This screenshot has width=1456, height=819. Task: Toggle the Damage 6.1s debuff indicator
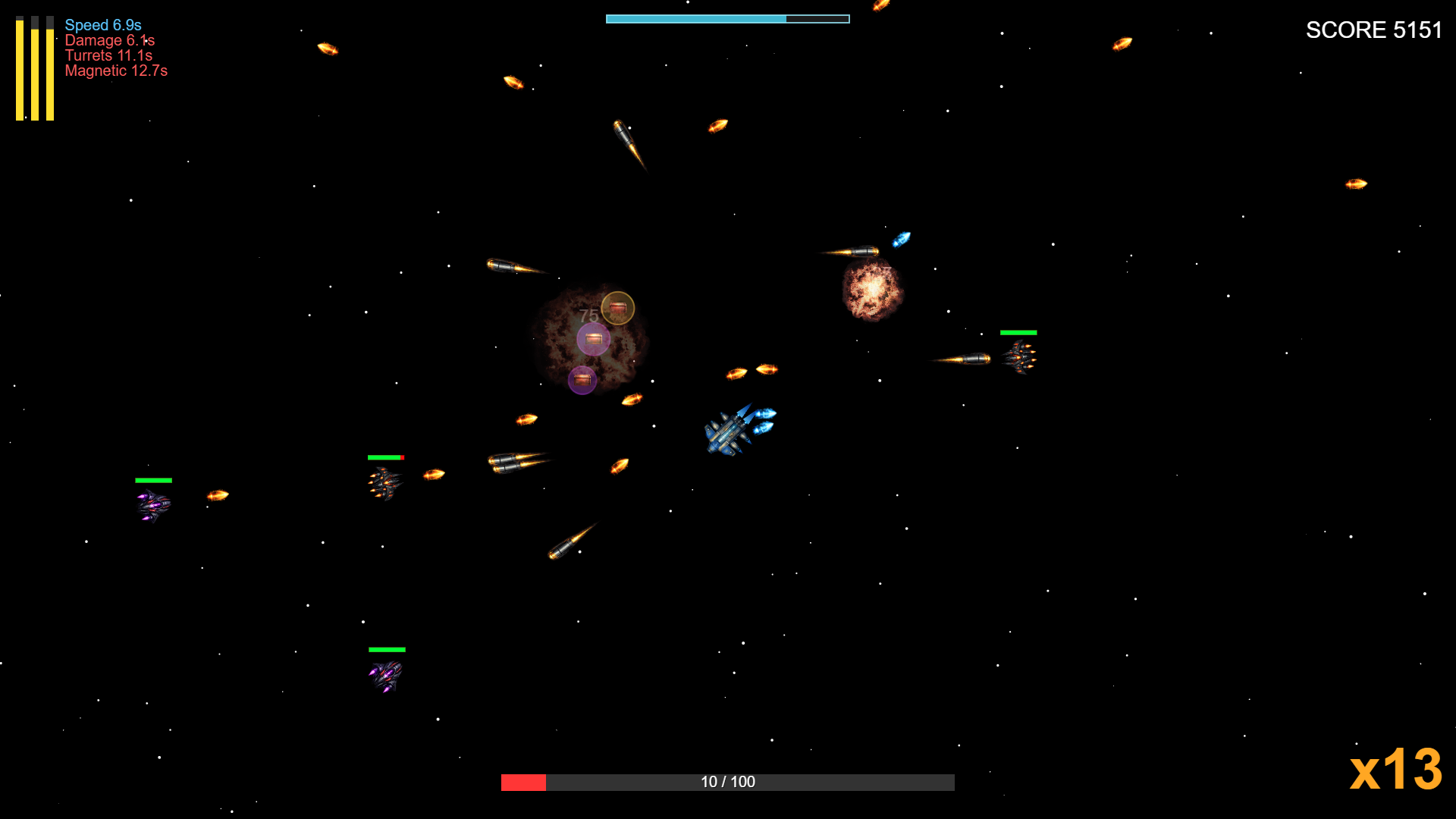[x=109, y=40]
